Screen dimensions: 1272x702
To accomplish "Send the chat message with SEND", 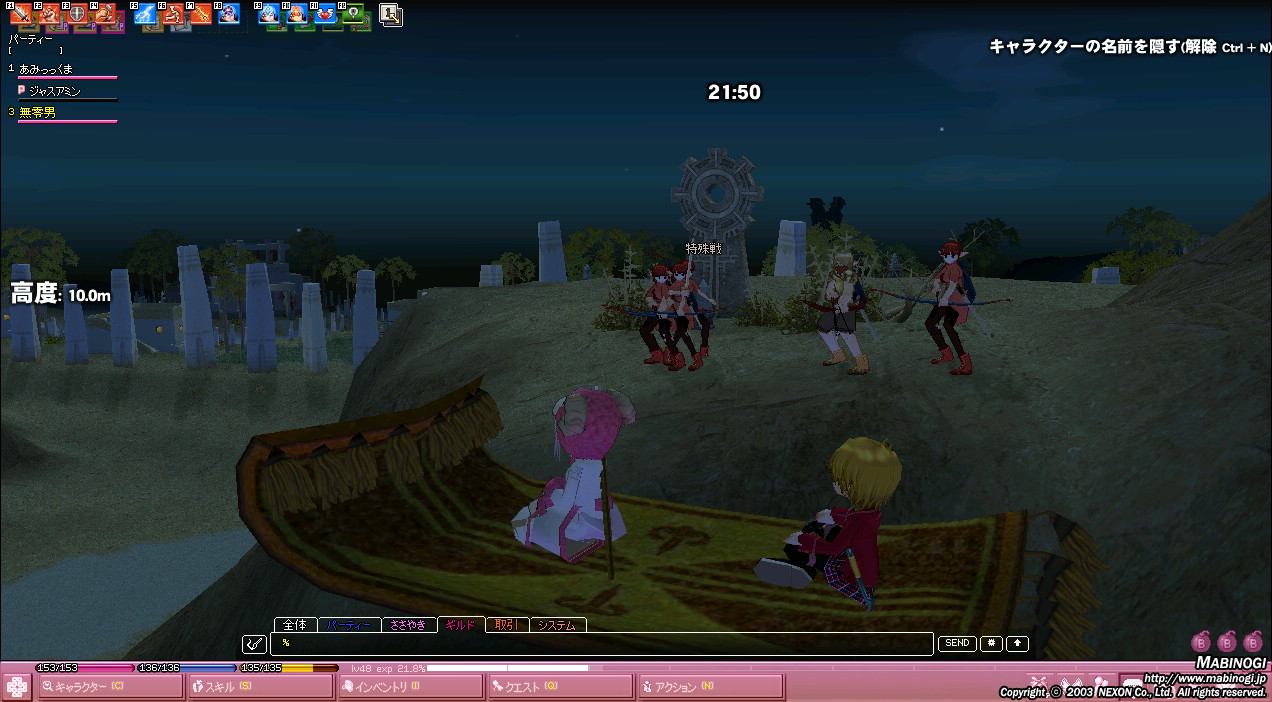I will click(957, 644).
